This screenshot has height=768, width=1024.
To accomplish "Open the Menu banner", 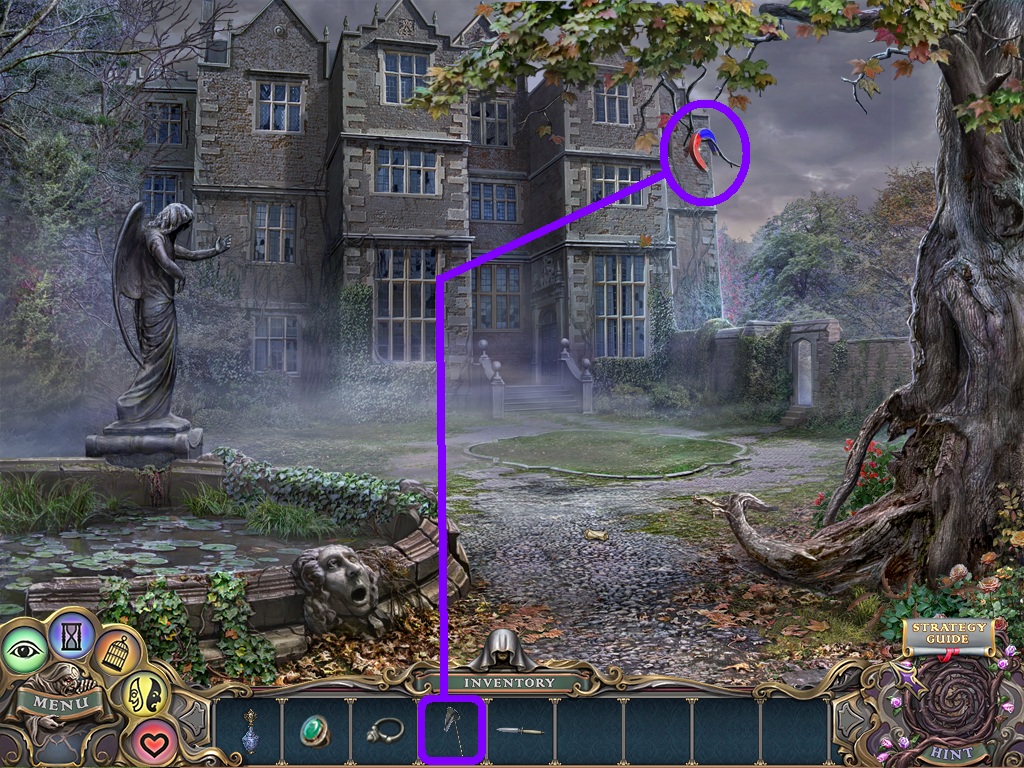I will tap(60, 700).
